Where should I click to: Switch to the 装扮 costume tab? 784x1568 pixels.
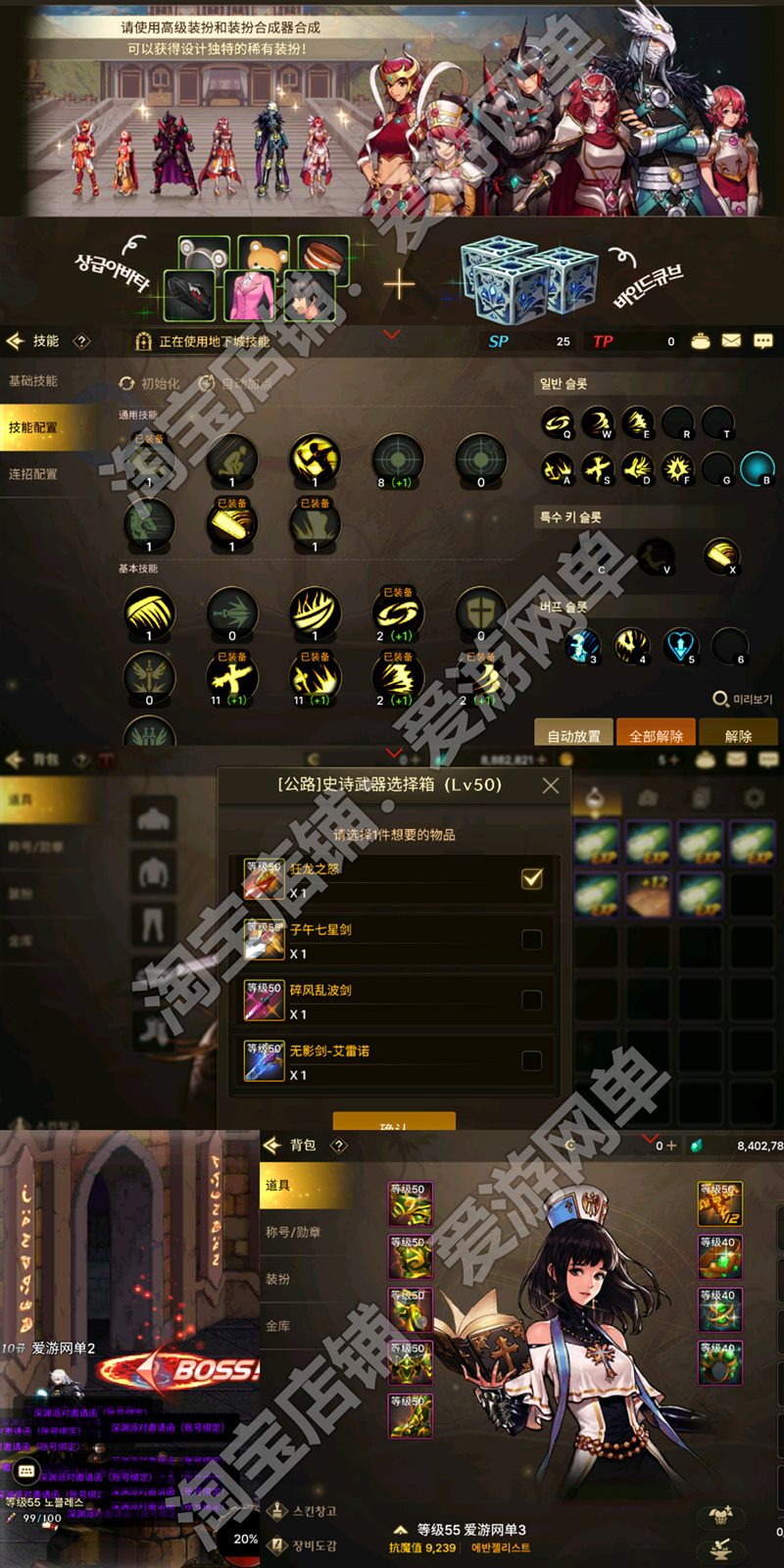pos(278,1279)
